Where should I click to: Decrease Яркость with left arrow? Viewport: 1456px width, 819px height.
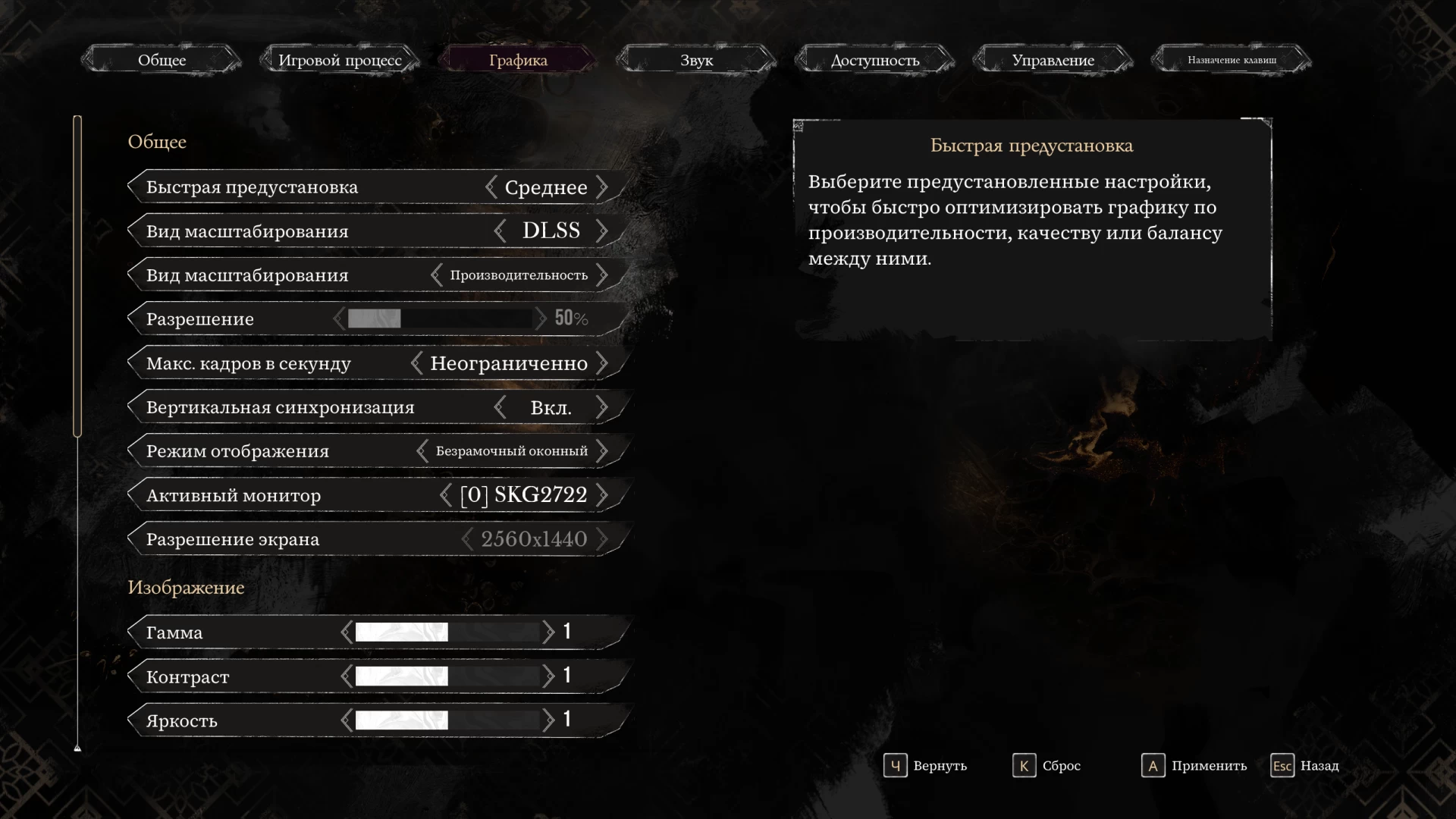(x=347, y=720)
